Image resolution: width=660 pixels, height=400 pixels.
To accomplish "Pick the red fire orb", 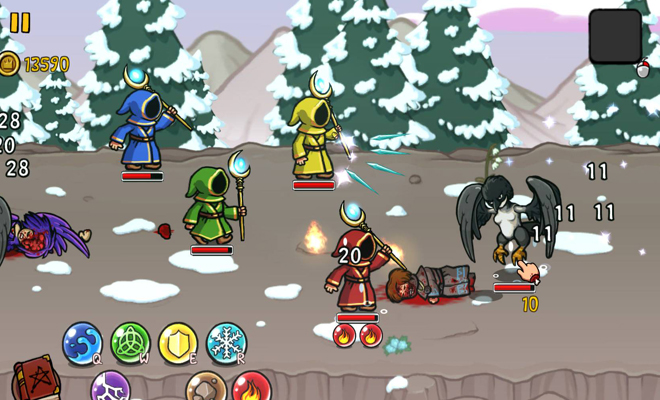I will pyautogui.click(x=251, y=388).
